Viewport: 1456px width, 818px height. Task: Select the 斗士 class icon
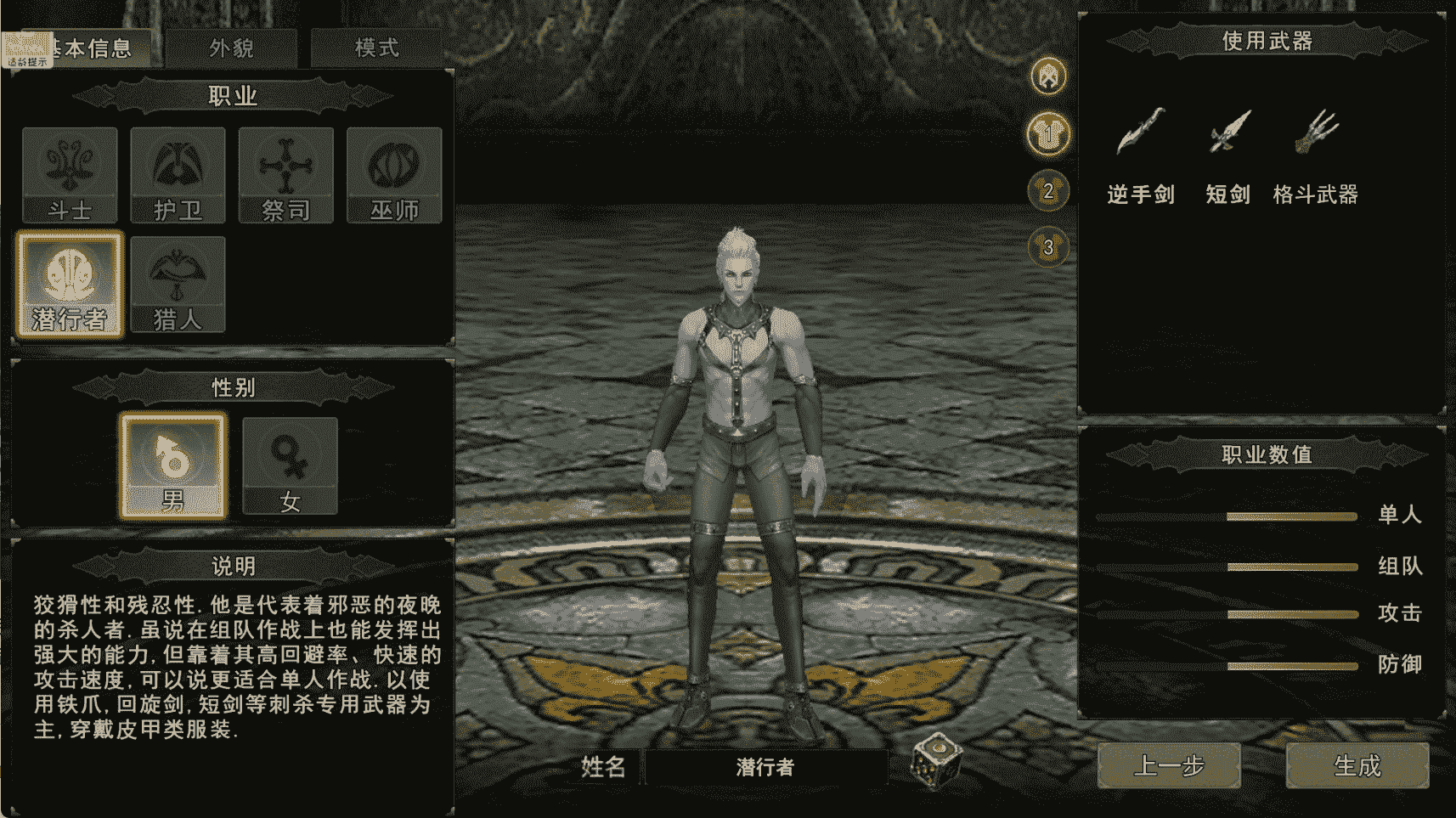pyautogui.click(x=71, y=174)
